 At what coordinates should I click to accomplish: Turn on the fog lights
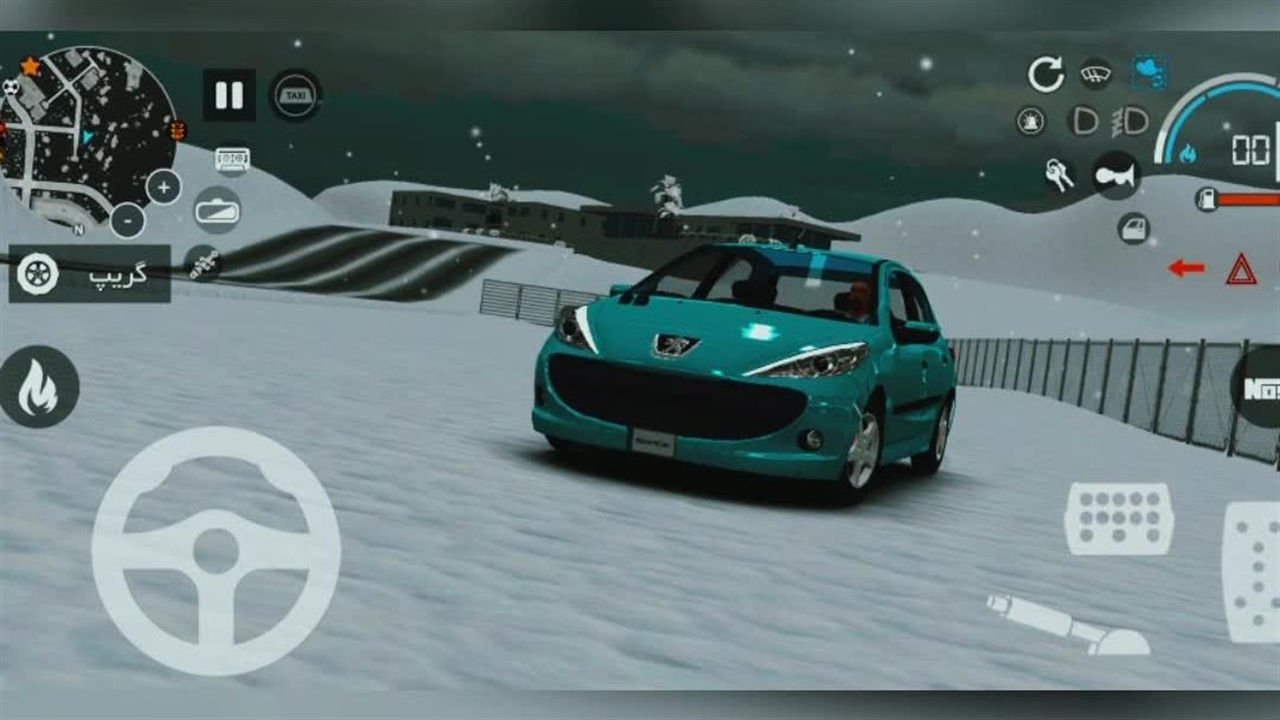[x=1131, y=121]
